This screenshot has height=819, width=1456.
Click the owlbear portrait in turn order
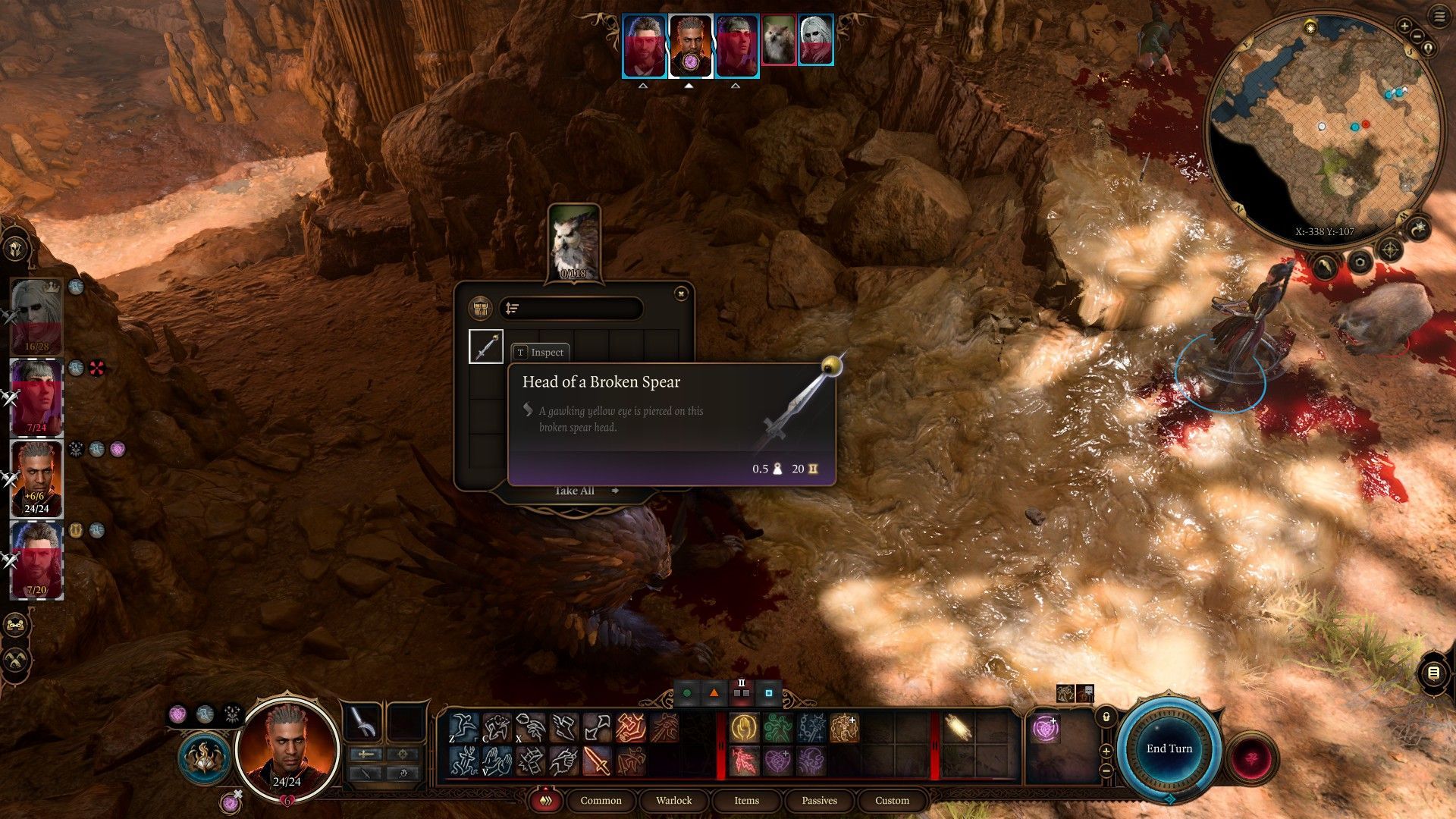pos(779,39)
